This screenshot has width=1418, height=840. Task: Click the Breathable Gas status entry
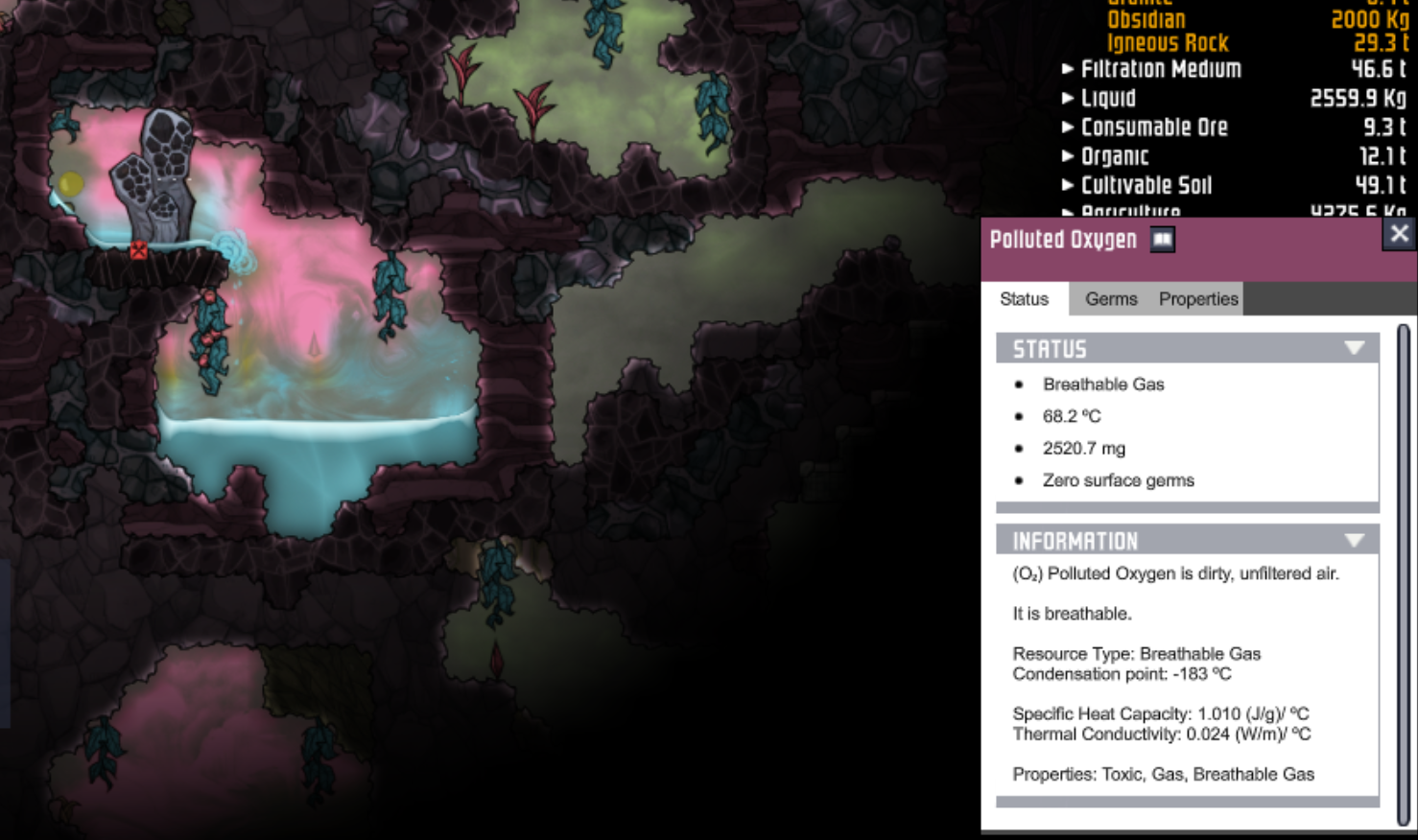pos(1104,384)
